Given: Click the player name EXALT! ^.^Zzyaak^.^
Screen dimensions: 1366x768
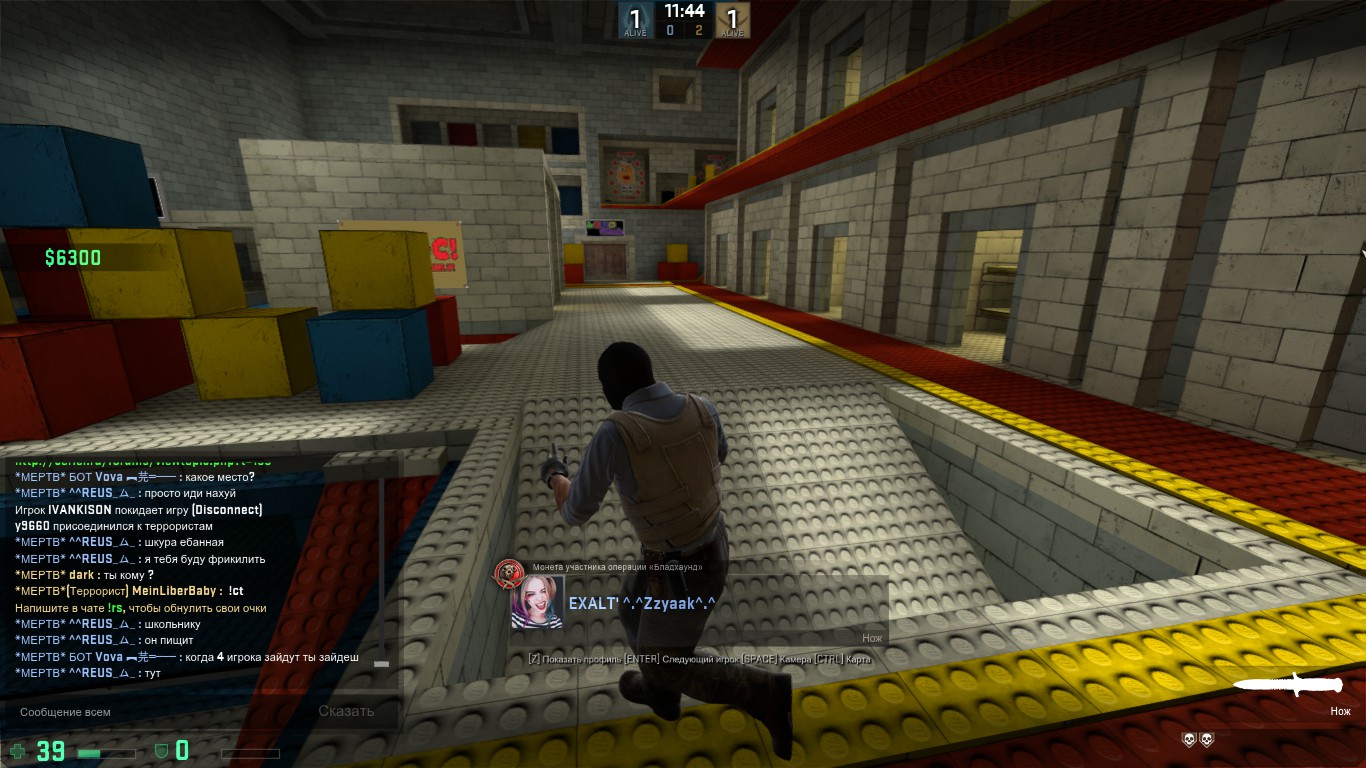Looking at the screenshot, I should 642,603.
